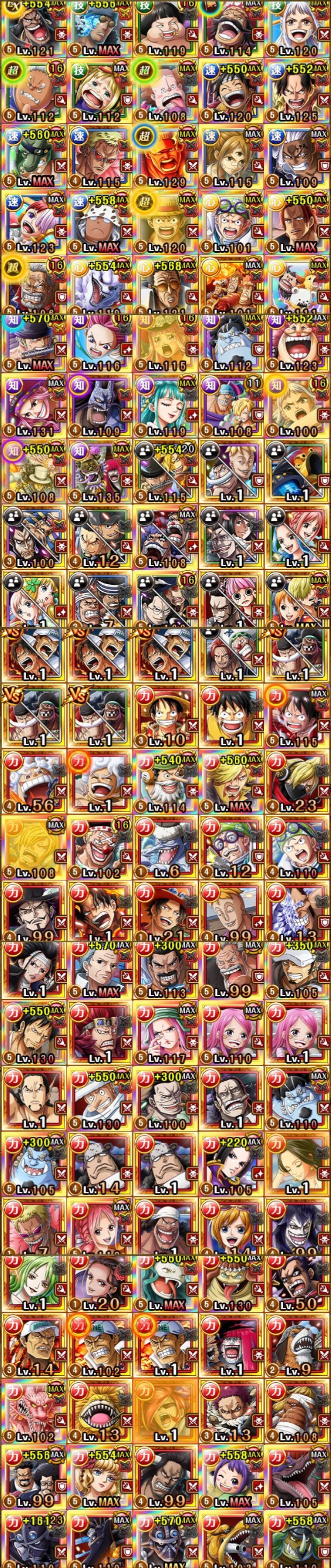Choose the Lv.125 Ace tile with +552

(297, 92)
